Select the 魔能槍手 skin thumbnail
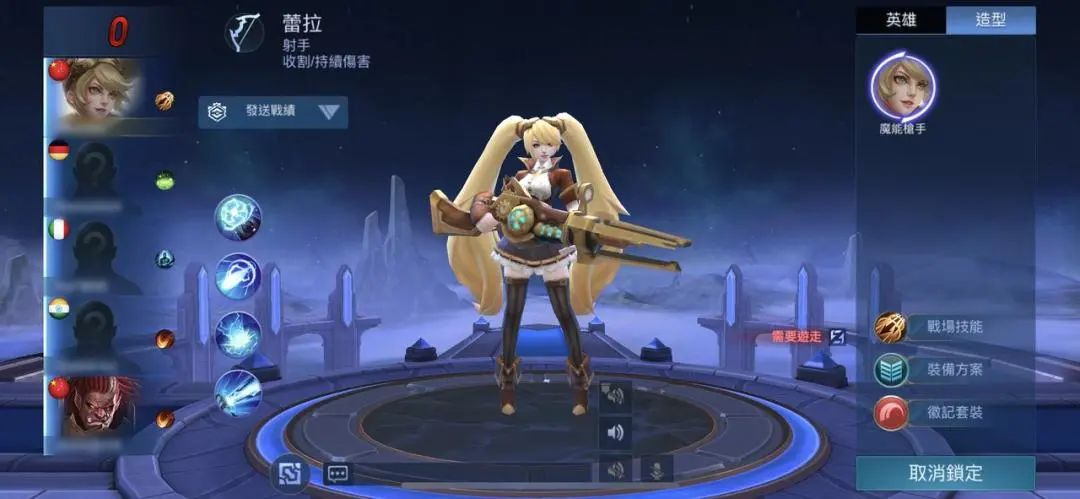 tap(902, 87)
